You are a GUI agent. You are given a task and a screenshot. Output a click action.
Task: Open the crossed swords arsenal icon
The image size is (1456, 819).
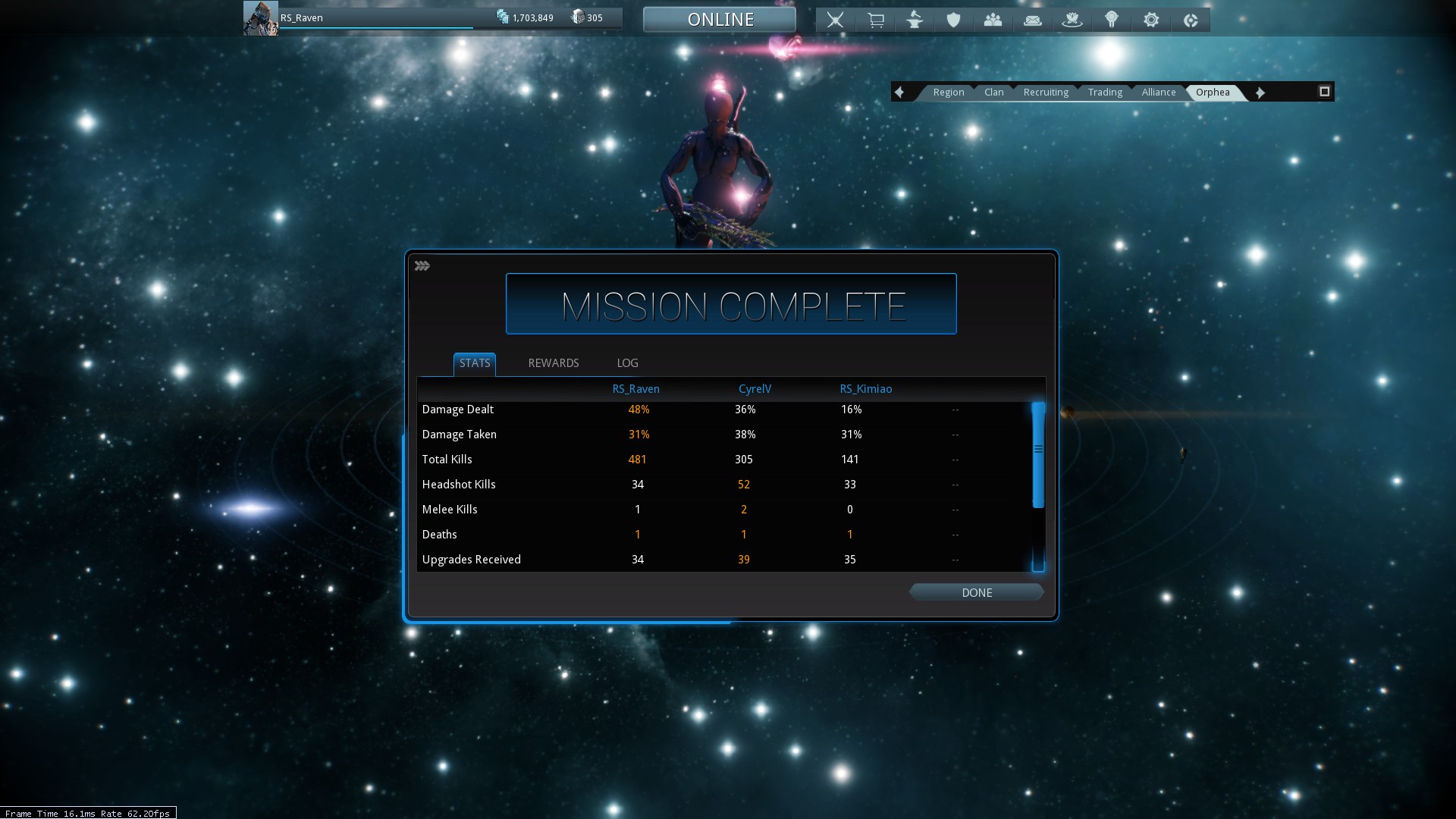click(x=835, y=20)
